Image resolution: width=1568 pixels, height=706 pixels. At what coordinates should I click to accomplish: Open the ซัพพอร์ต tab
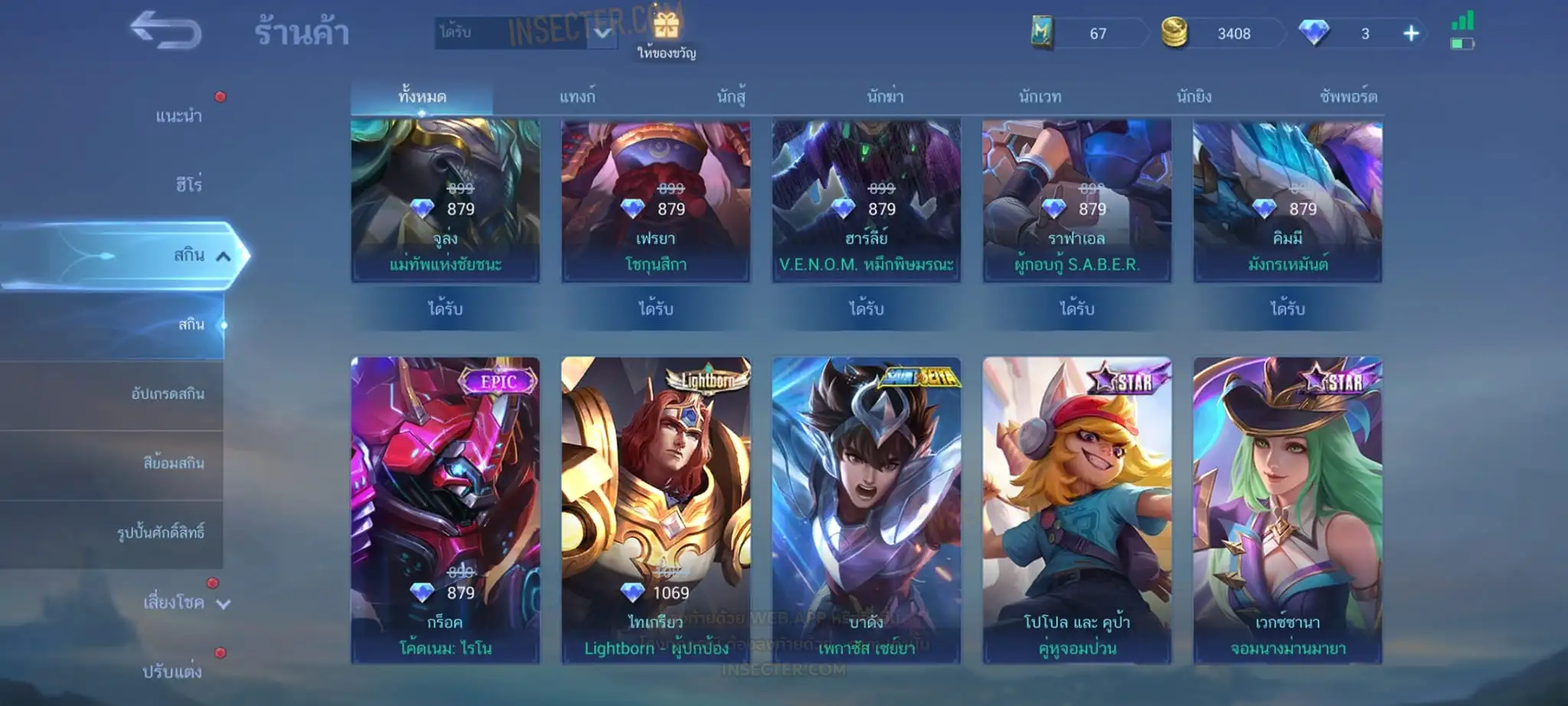1347,97
